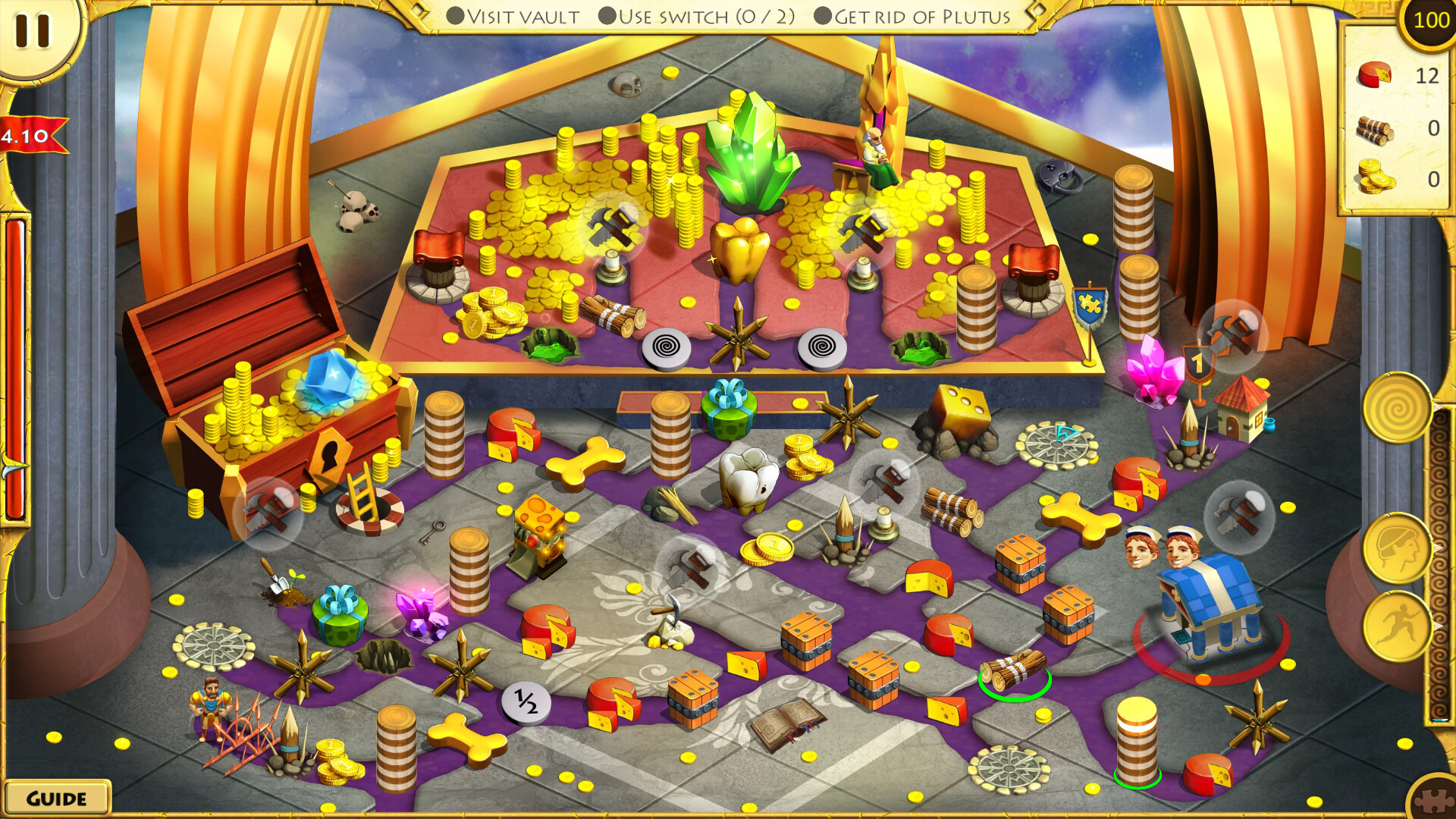Screen dimensions: 1456x819
Task: Open the Guide
Action: [55, 797]
